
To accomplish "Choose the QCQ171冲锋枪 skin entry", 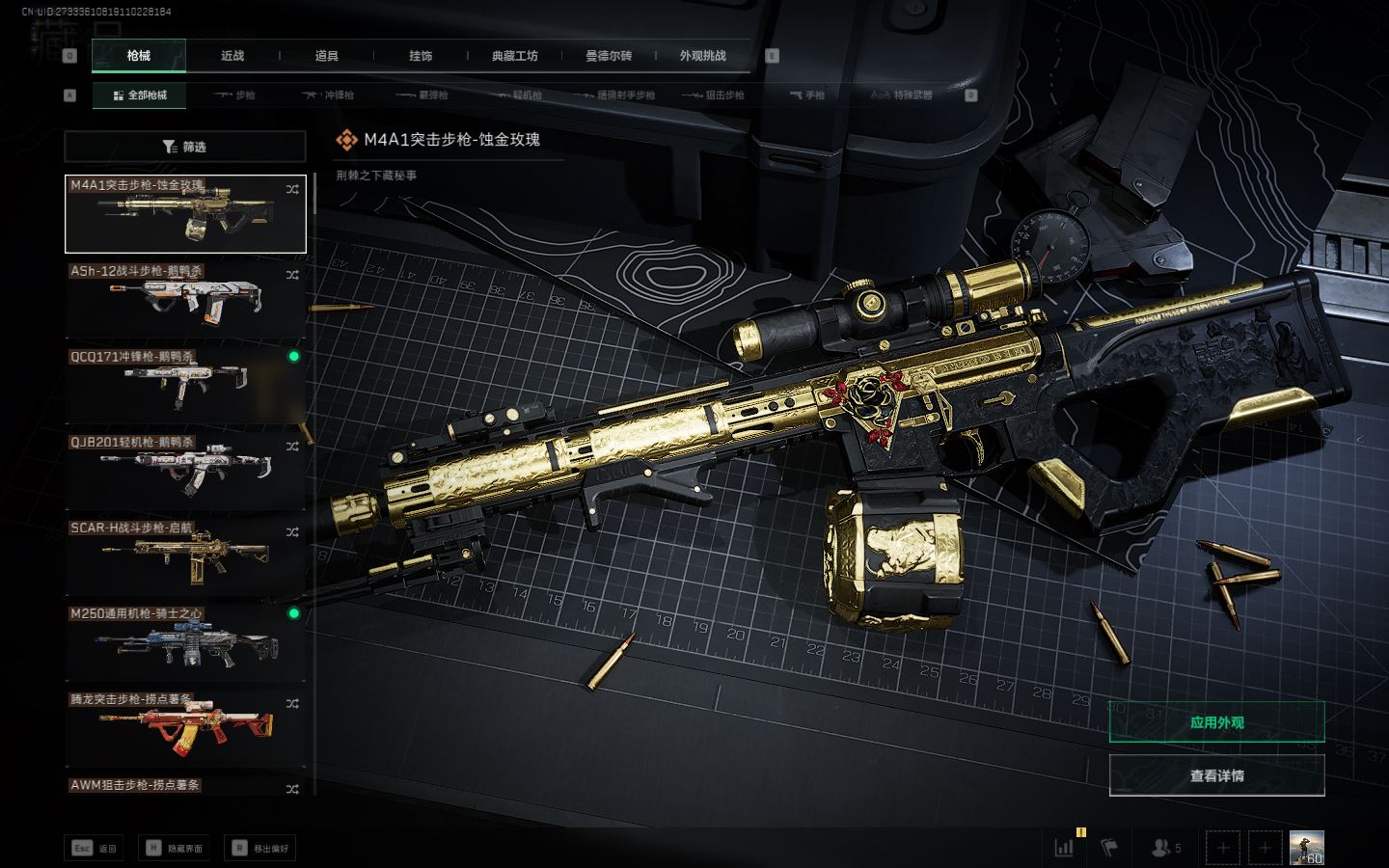I will 185,385.
